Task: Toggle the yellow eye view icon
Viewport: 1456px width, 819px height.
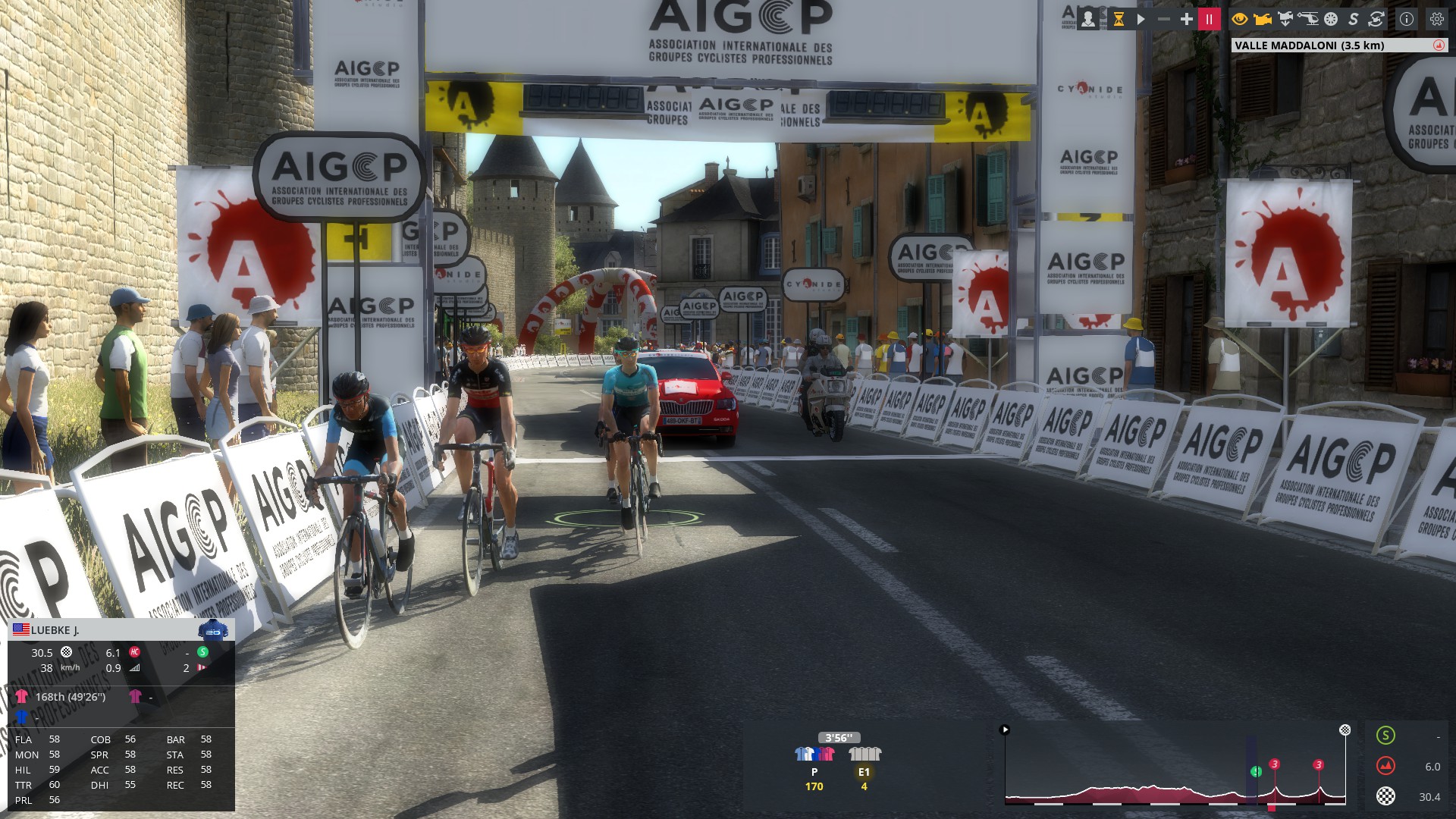Action: click(1239, 20)
